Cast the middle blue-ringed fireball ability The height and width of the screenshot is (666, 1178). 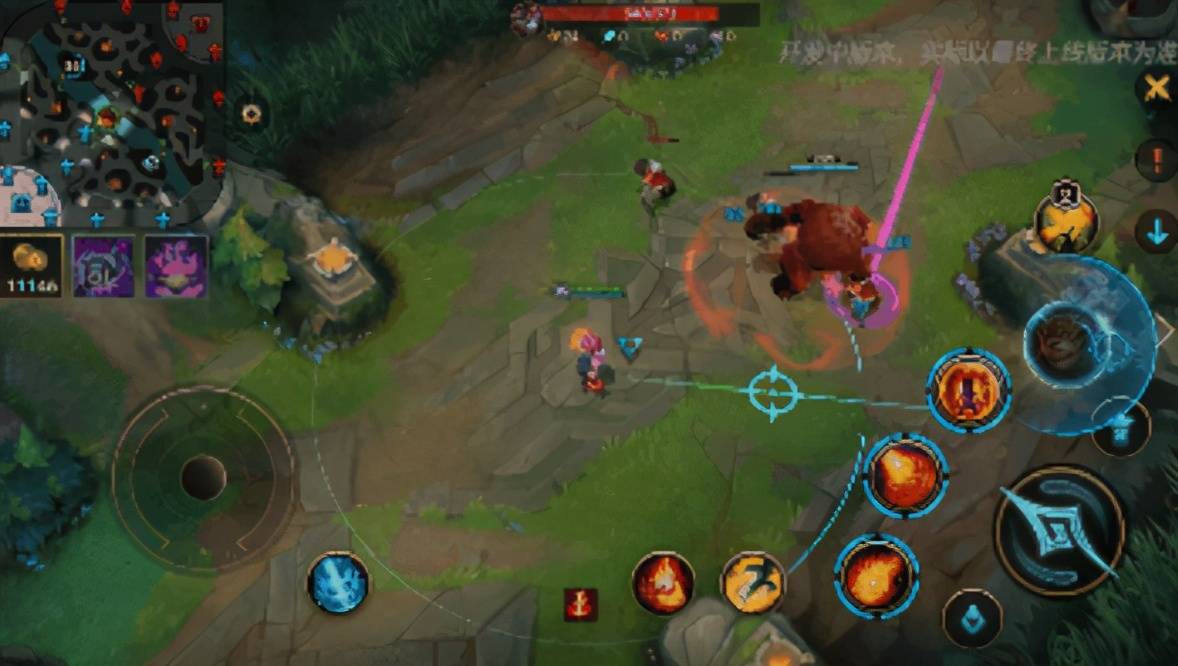905,475
